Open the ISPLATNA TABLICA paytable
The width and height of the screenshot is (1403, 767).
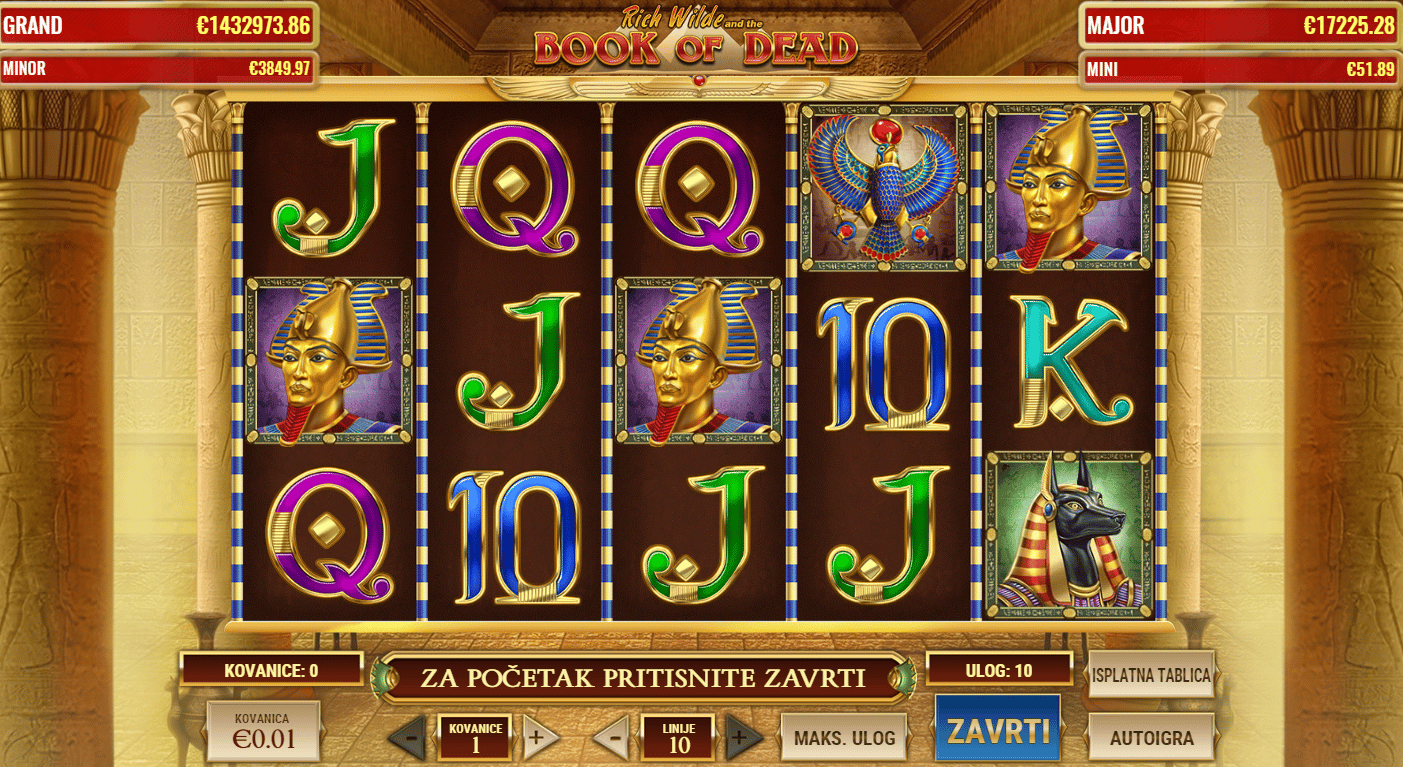click(x=1151, y=676)
